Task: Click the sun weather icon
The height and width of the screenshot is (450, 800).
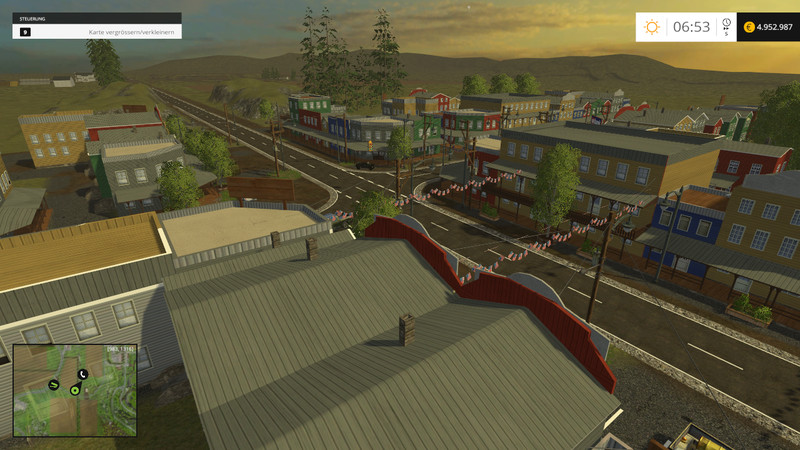Action: pos(652,27)
